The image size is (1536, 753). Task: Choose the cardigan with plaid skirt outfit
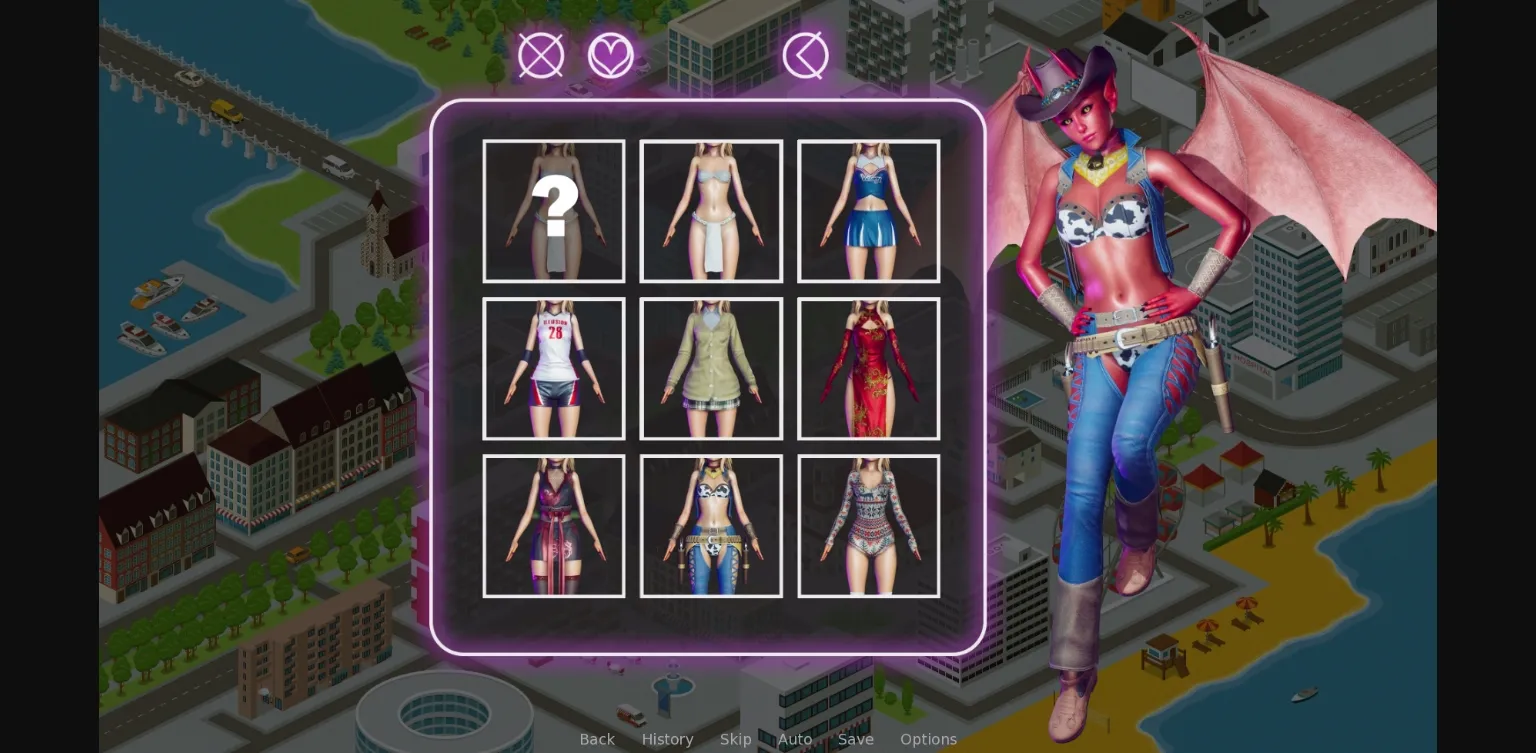tap(711, 368)
